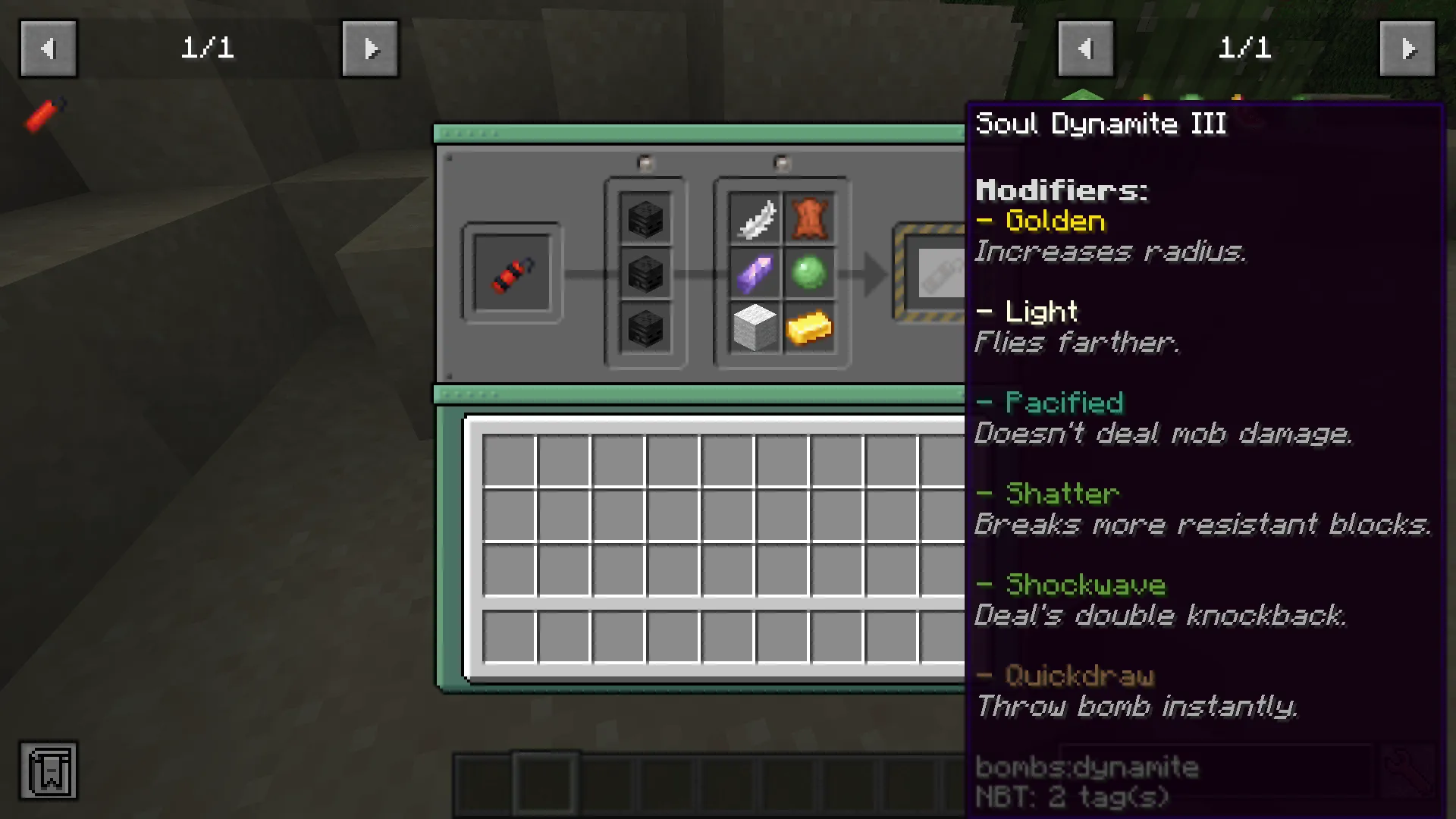
Task: Click the top dark block in the middle column
Action: tap(645, 218)
